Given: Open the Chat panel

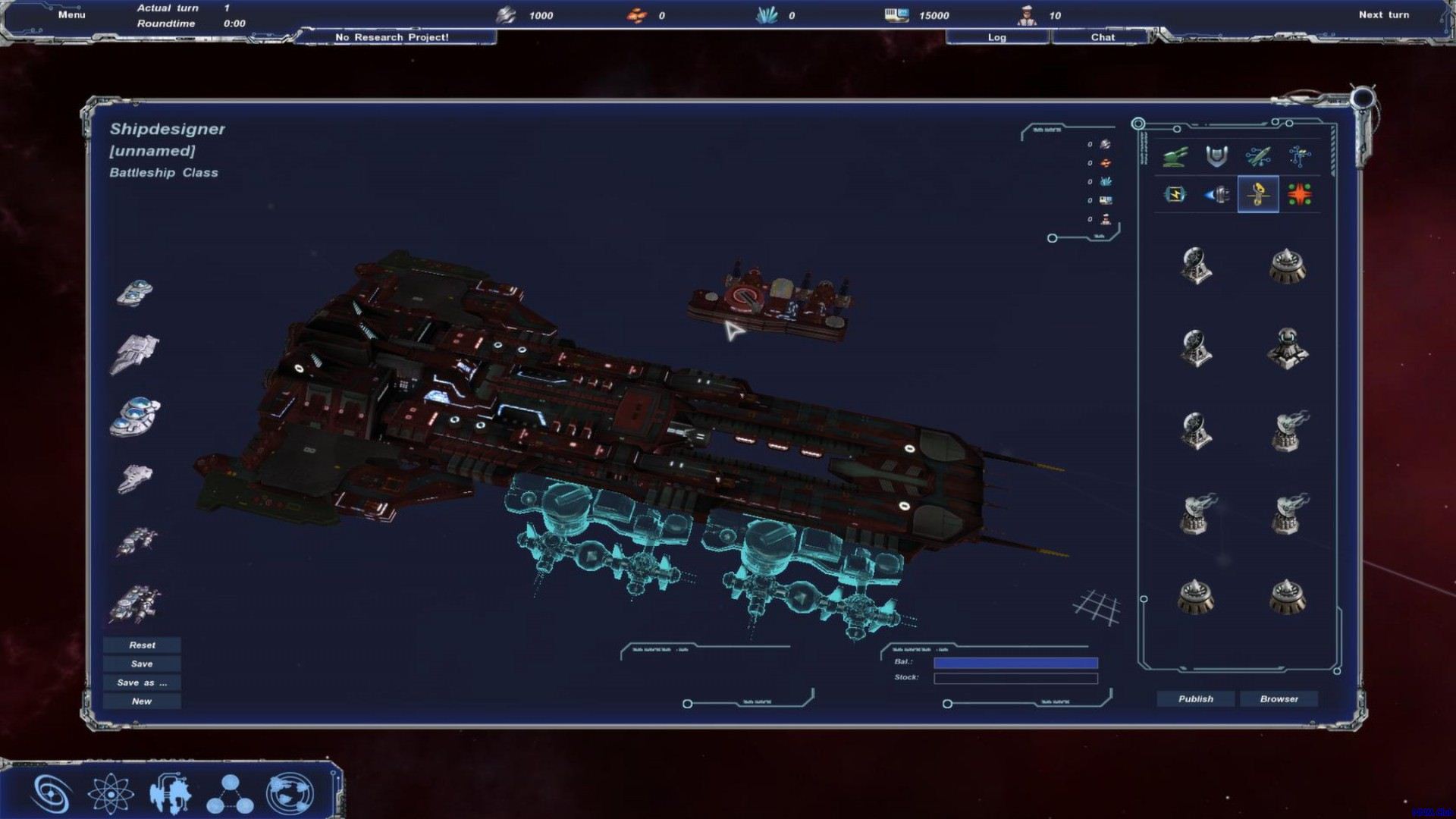Looking at the screenshot, I should [1103, 37].
